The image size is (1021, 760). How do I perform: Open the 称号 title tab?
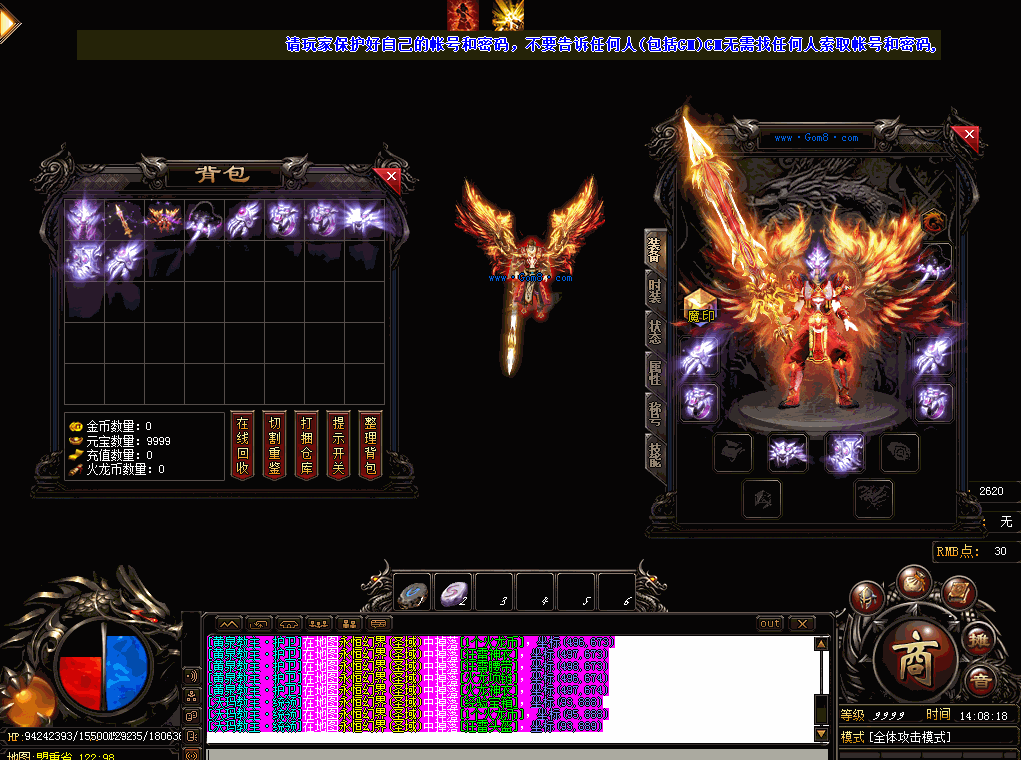654,413
